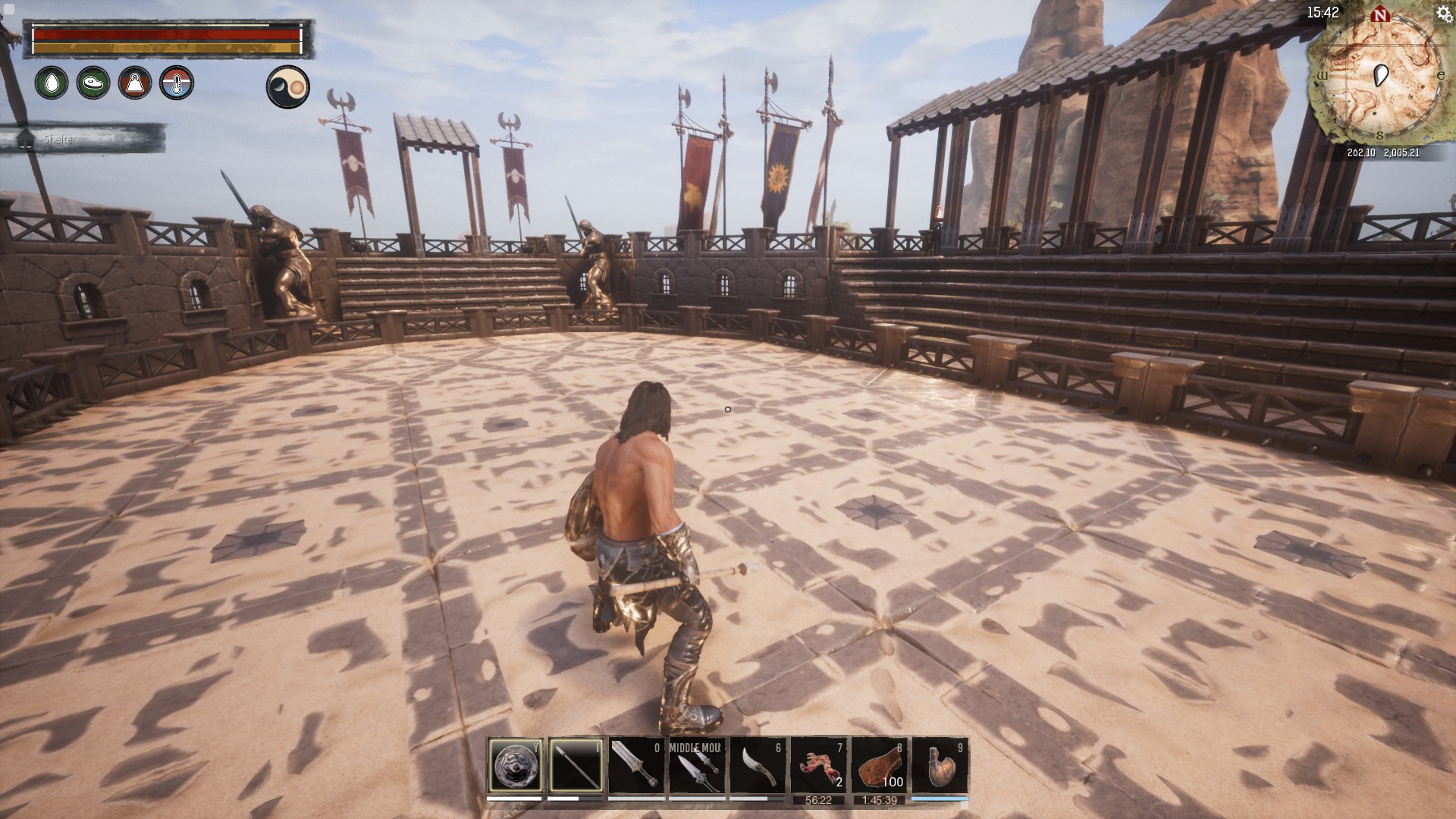Check the thirst water-drop status icon
This screenshot has height=819, width=1456.
52,83
